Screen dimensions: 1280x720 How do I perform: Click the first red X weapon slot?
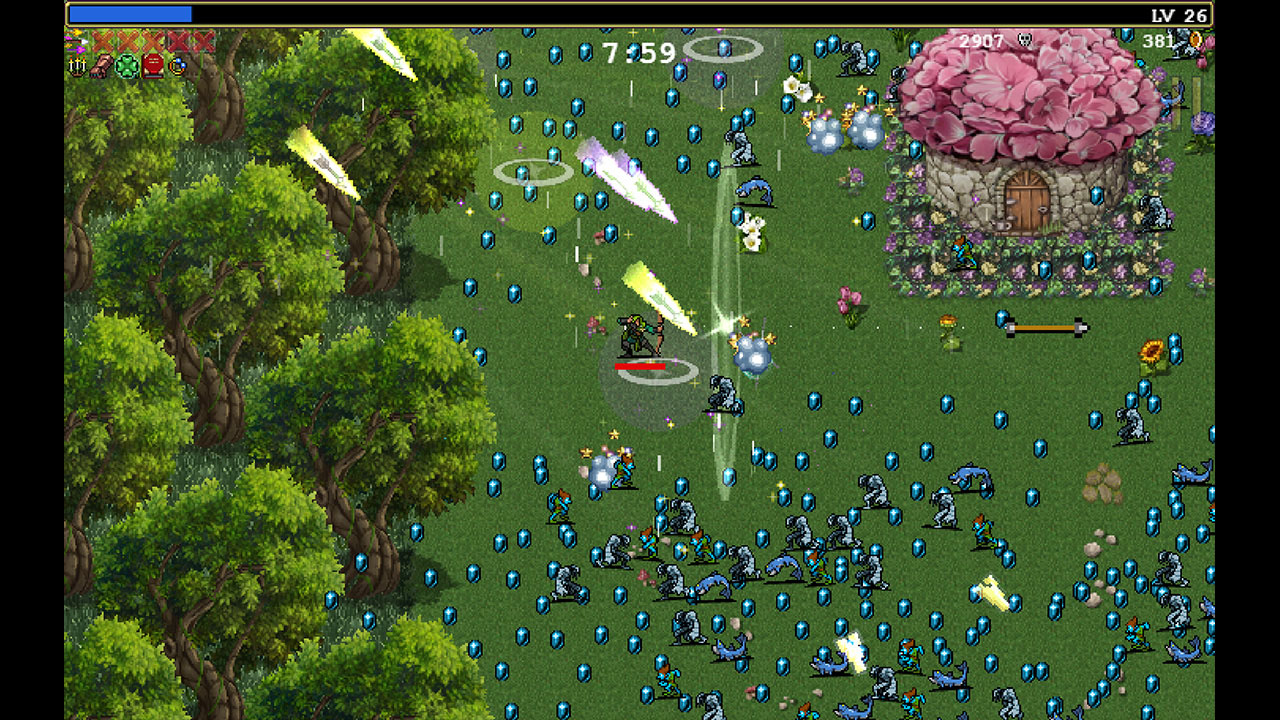tap(102, 40)
